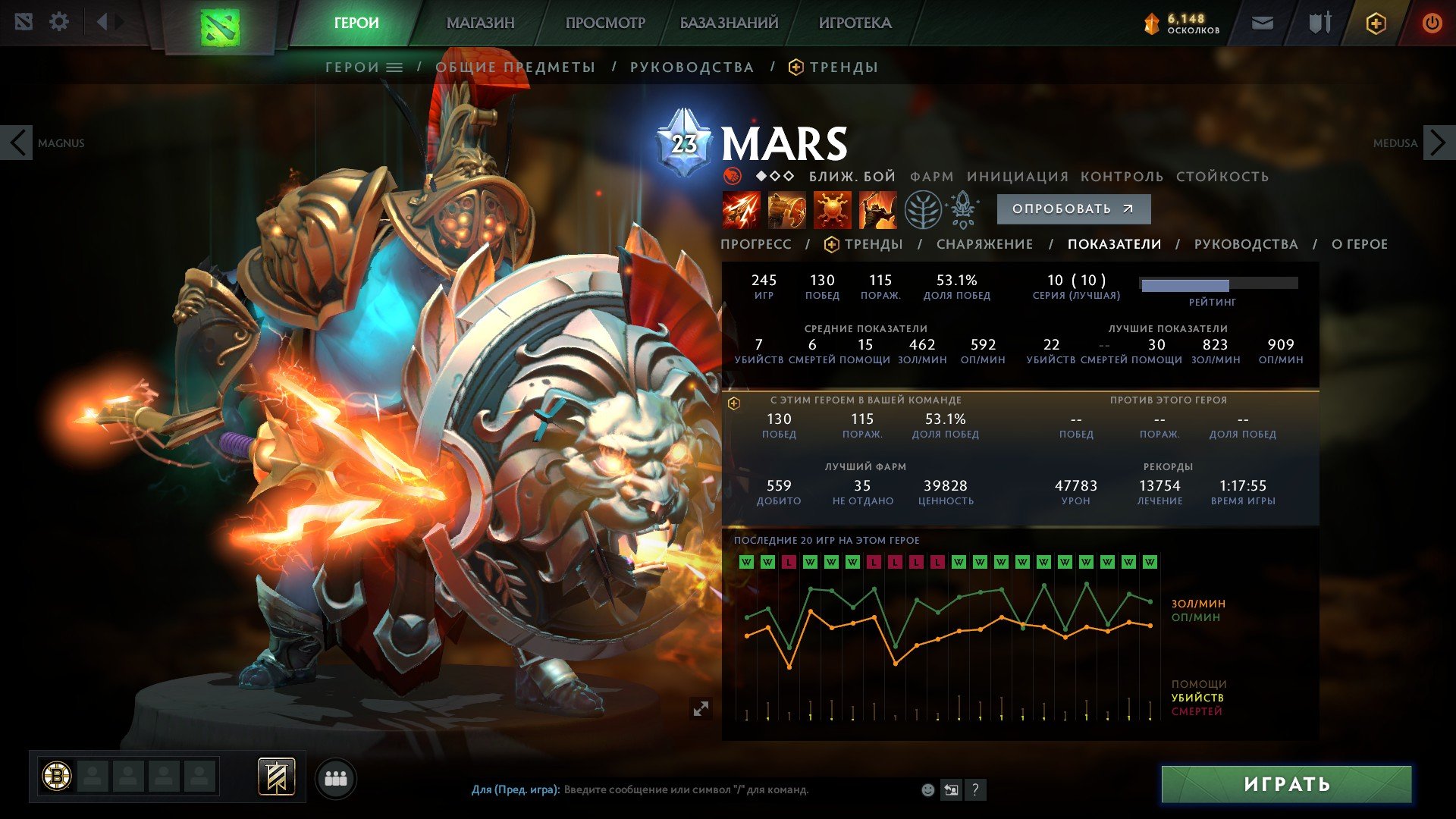The image size is (1456, 819).
Task: Open the МАГАЗИН store tab
Action: click(480, 23)
